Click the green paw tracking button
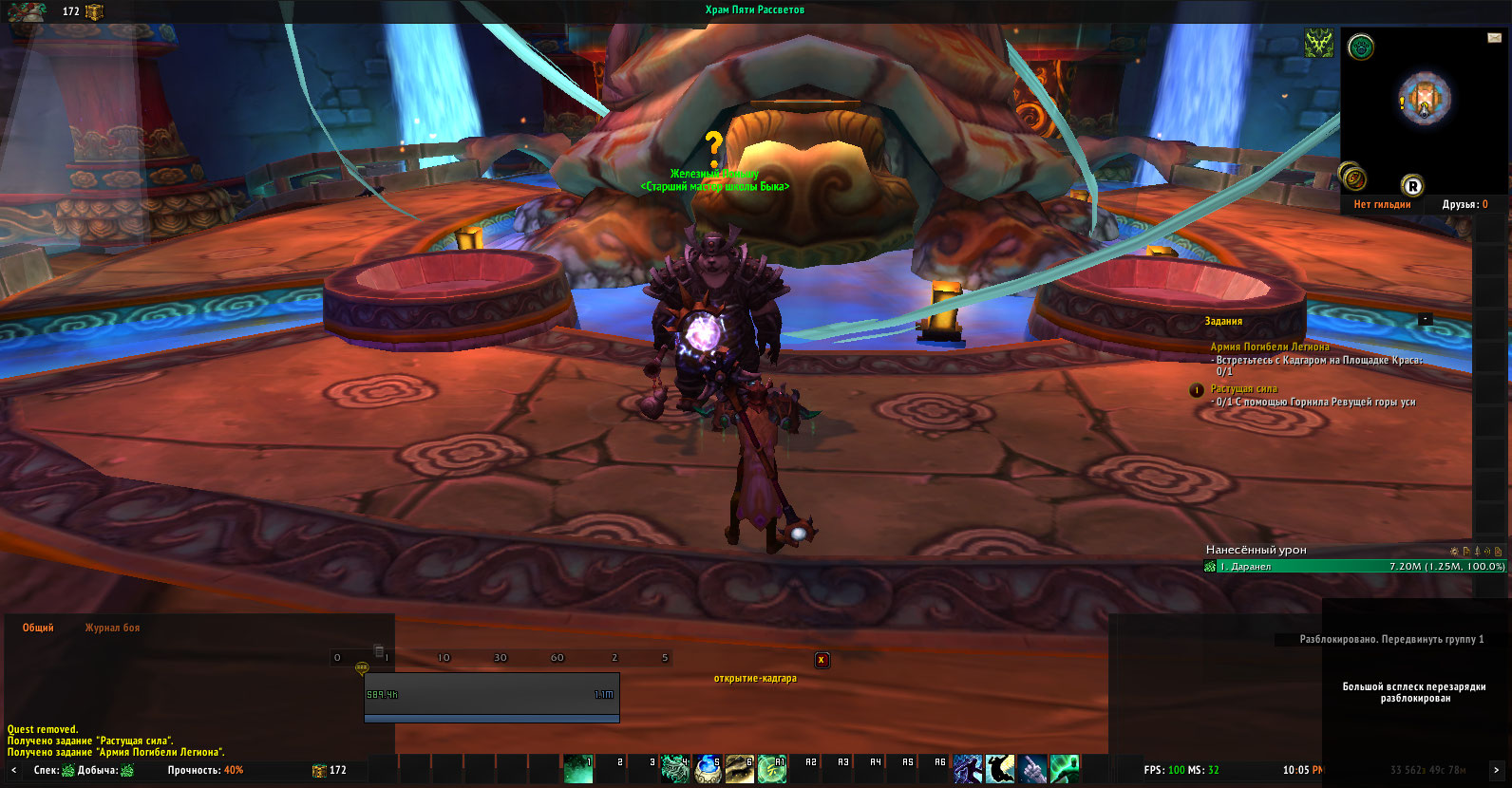This screenshot has width=1512, height=788. click(1361, 47)
